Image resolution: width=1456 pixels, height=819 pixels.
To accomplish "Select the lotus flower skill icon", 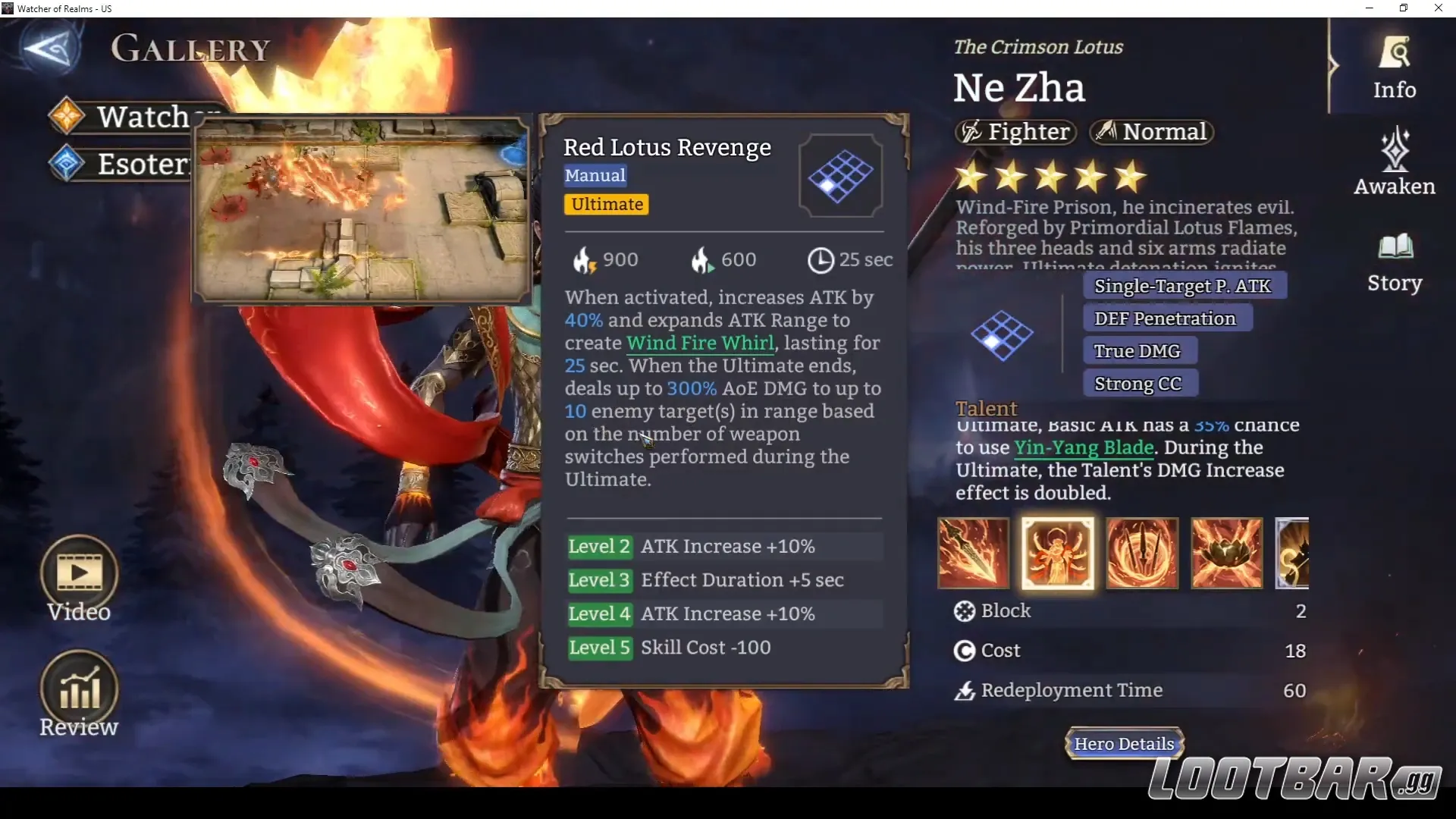I will click(x=1225, y=554).
